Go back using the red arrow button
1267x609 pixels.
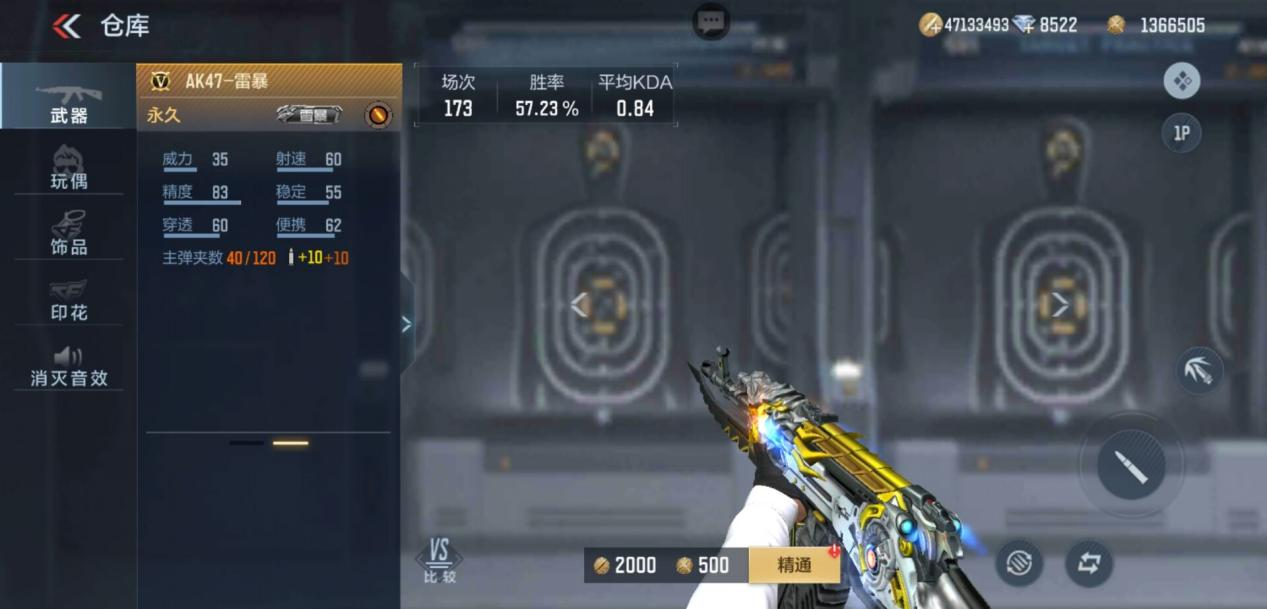pyautogui.click(x=67, y=26)
